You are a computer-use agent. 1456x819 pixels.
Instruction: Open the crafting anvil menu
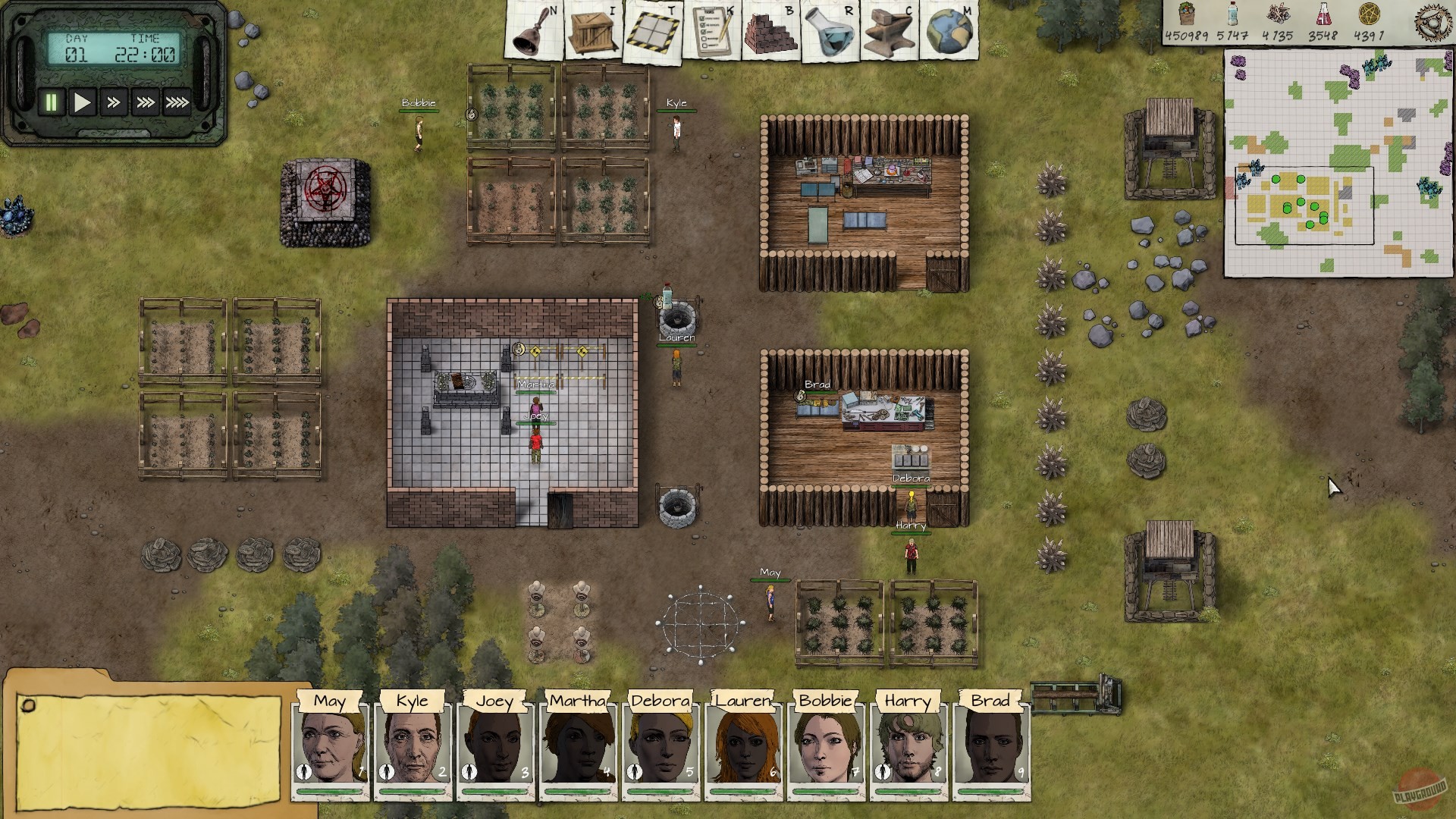(892, 29)
